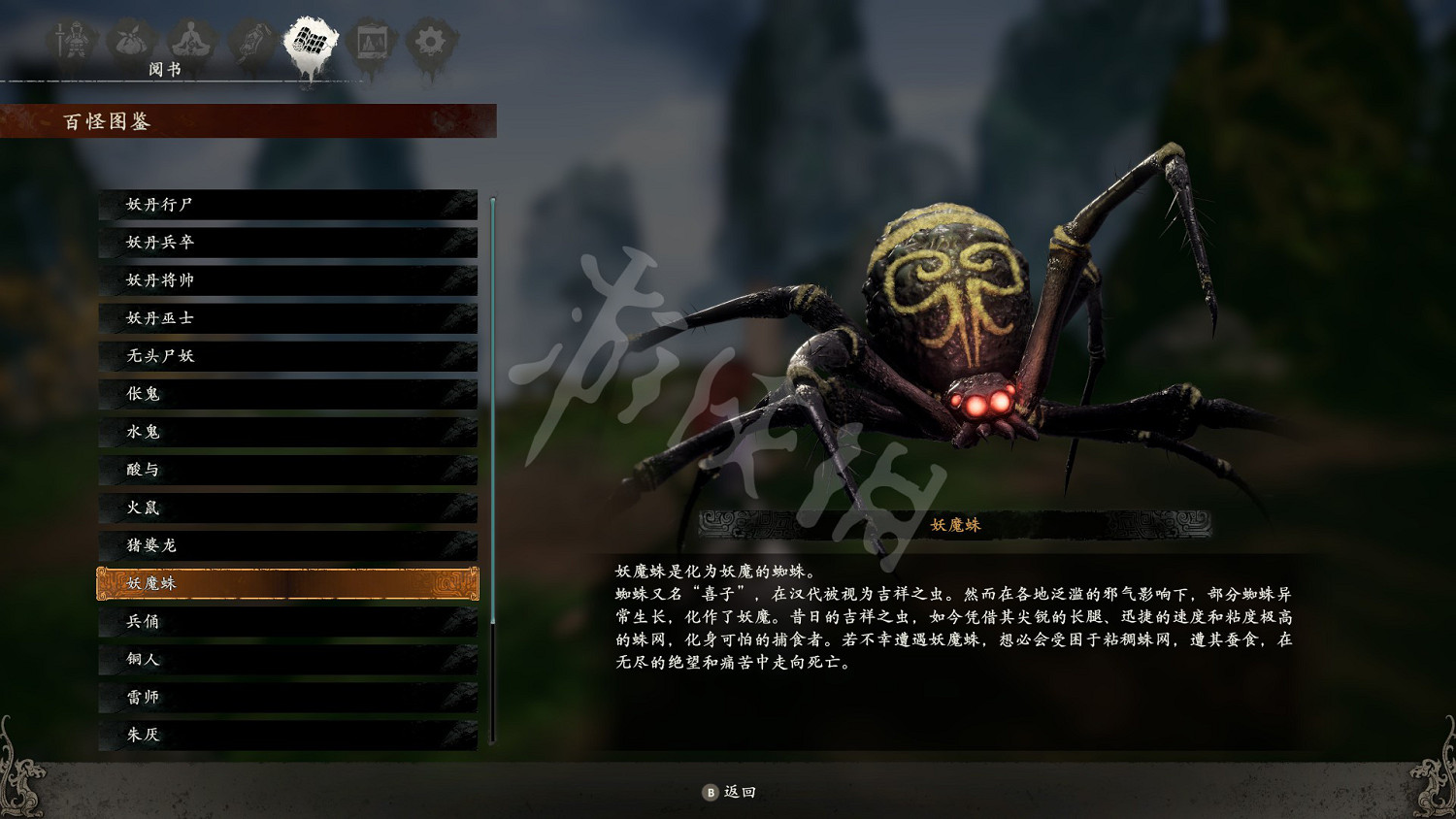Screen dimensions: 1456x819
Task: Open the inventory pouch icon
Action: 132,41
